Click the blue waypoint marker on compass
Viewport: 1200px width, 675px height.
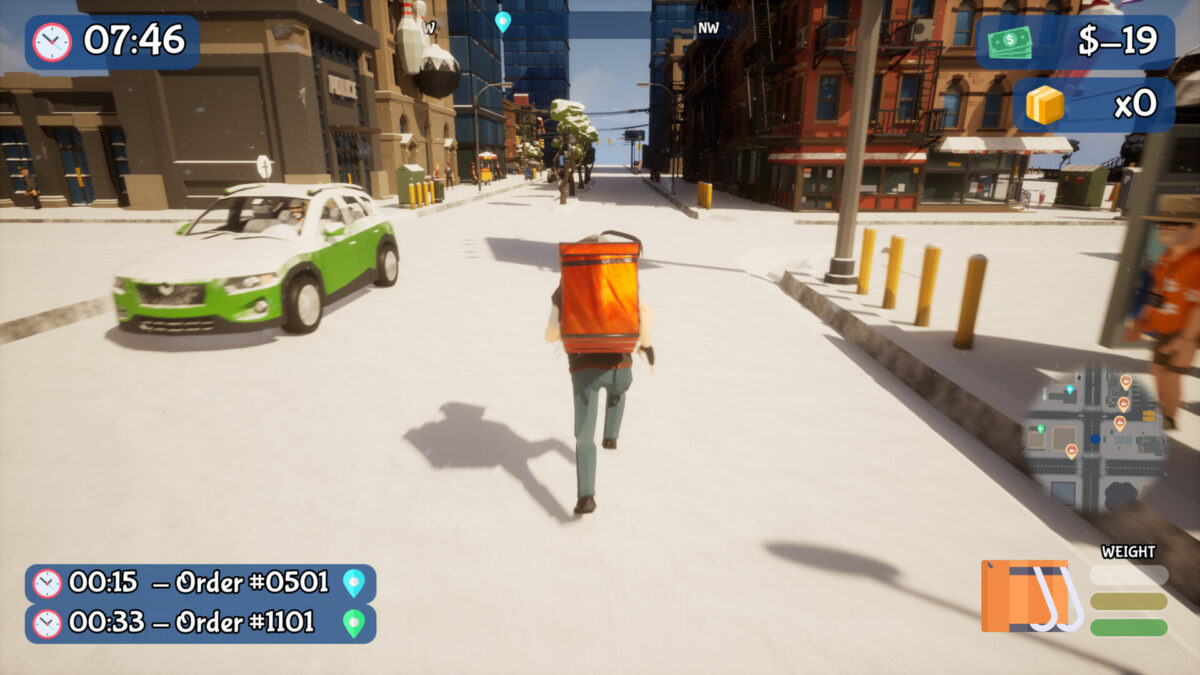(502, 21)
